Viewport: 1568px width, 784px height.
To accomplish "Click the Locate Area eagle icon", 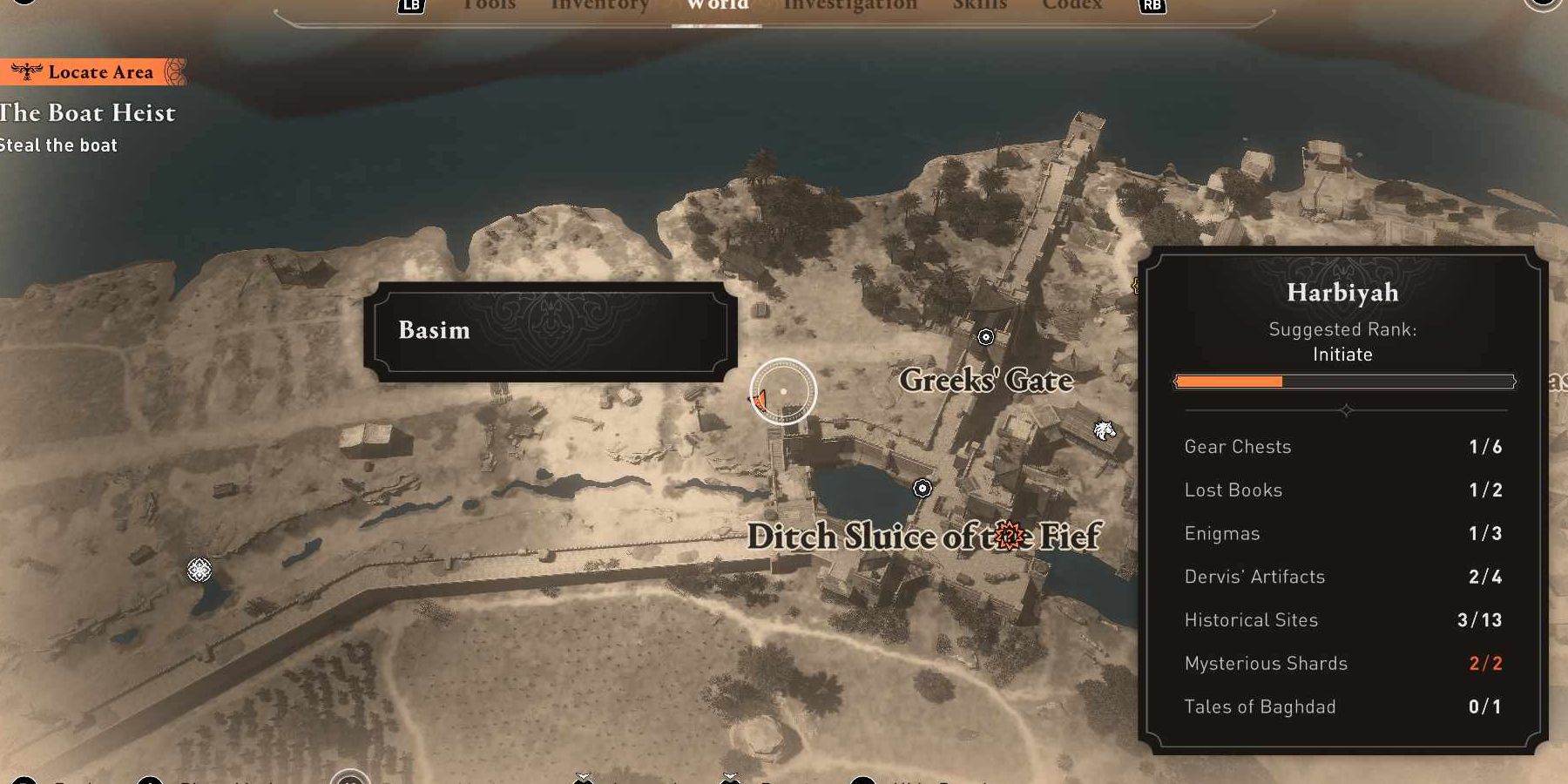I will click(x=26, y=71).
